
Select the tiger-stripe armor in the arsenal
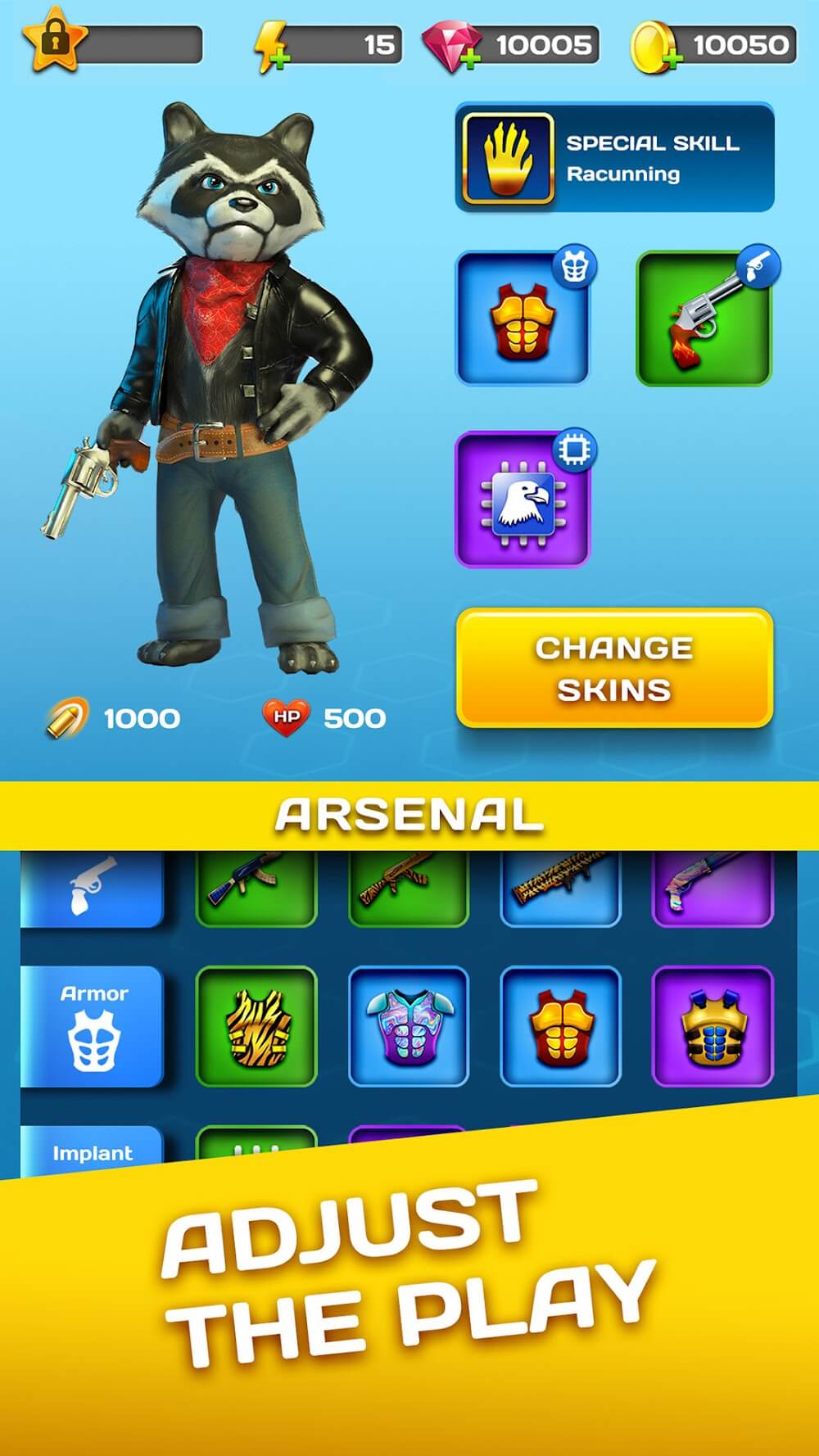click(x=256, y=1026)
